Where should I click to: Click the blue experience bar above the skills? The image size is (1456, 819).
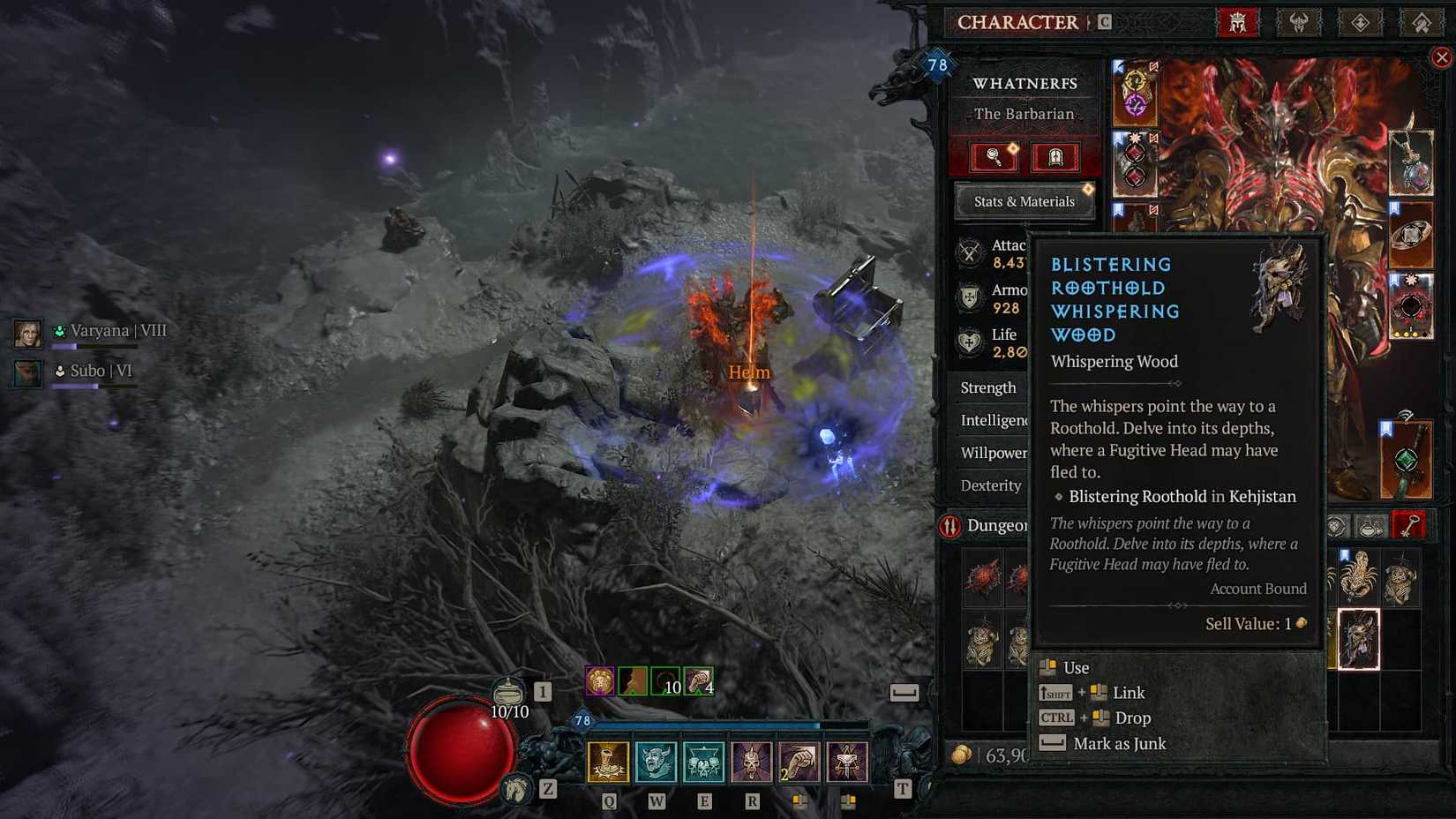(x=724, y=722)
